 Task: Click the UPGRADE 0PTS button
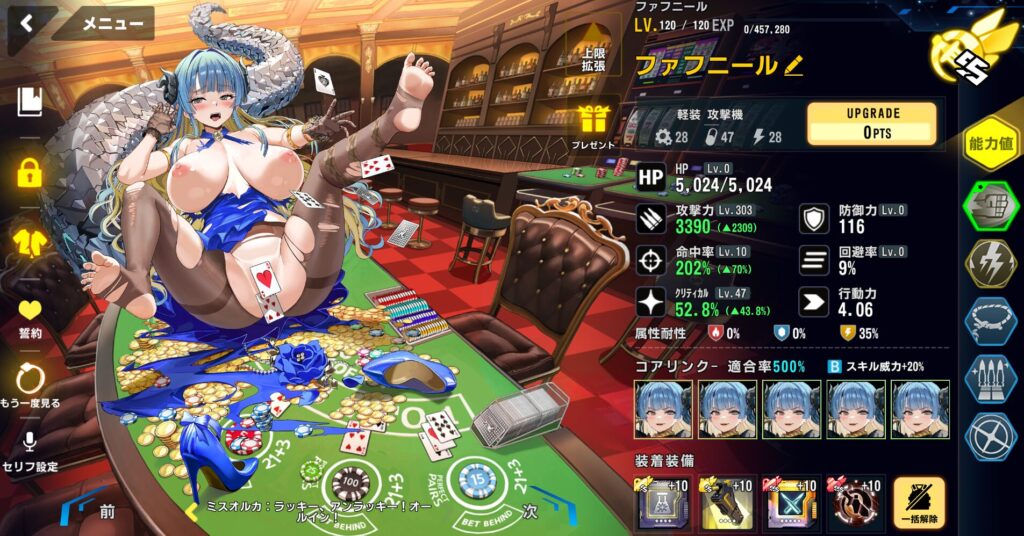click(x=871, y=123)
